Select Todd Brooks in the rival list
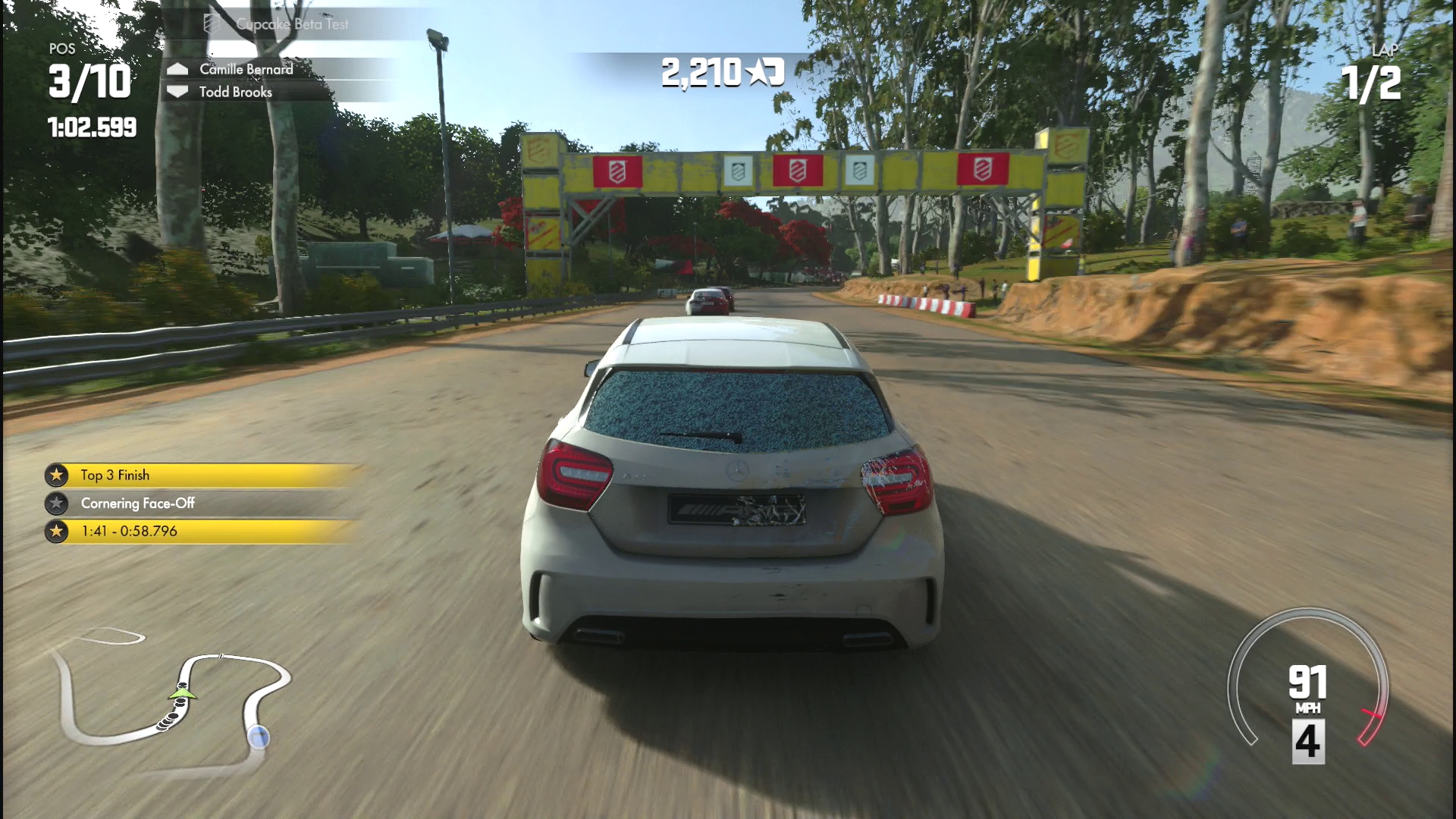1456x819 pixels. pyautogui.click(x=235, y=92)
